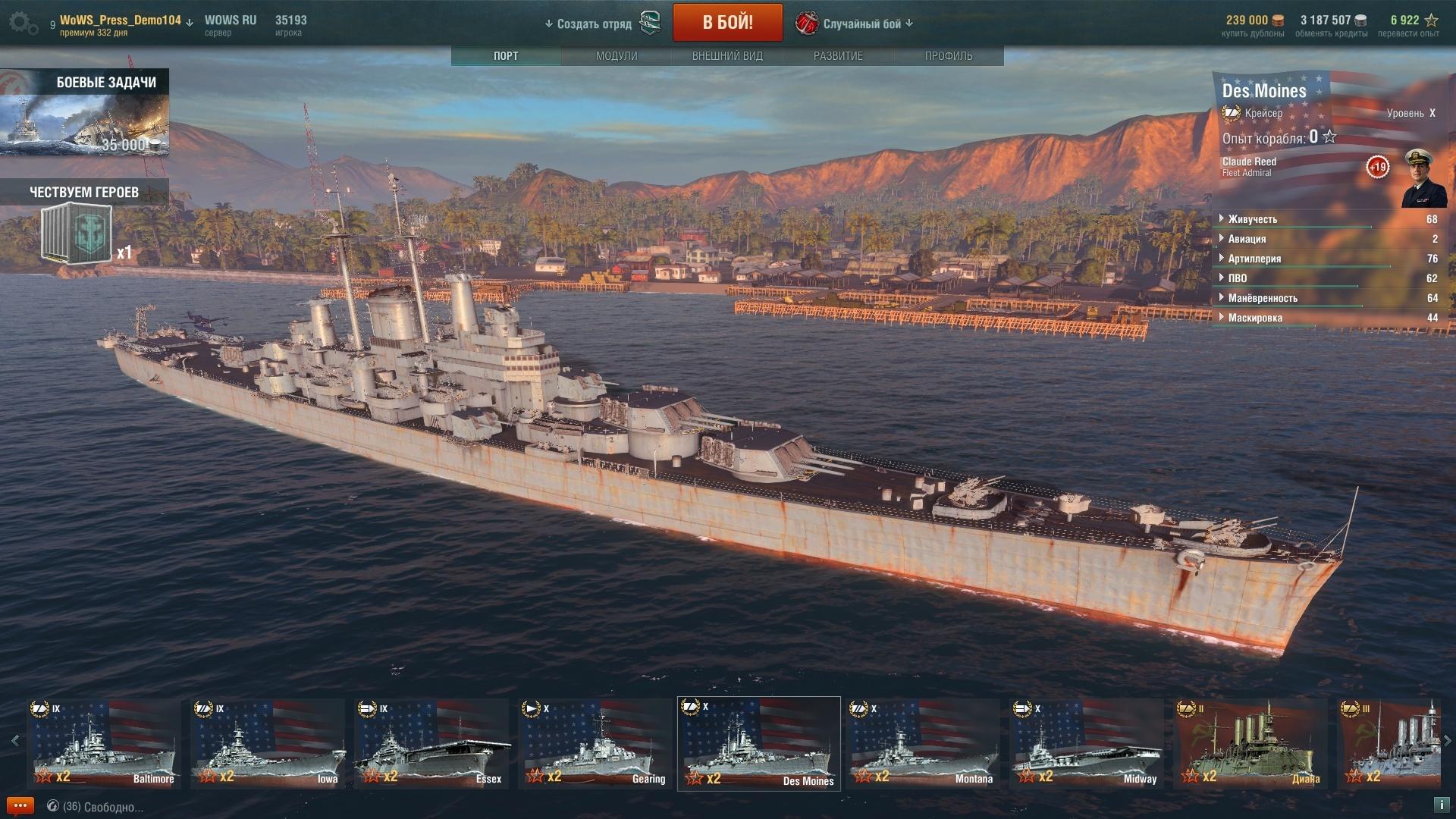Select the Baltimore ship in the carousel
The image size is (1456, 819).
pos(104,743)
